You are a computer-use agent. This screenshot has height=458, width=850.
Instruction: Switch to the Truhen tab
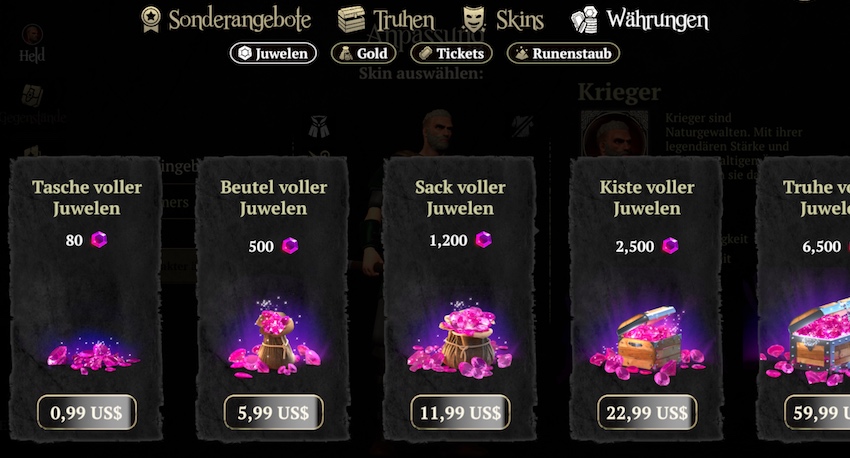386,19
